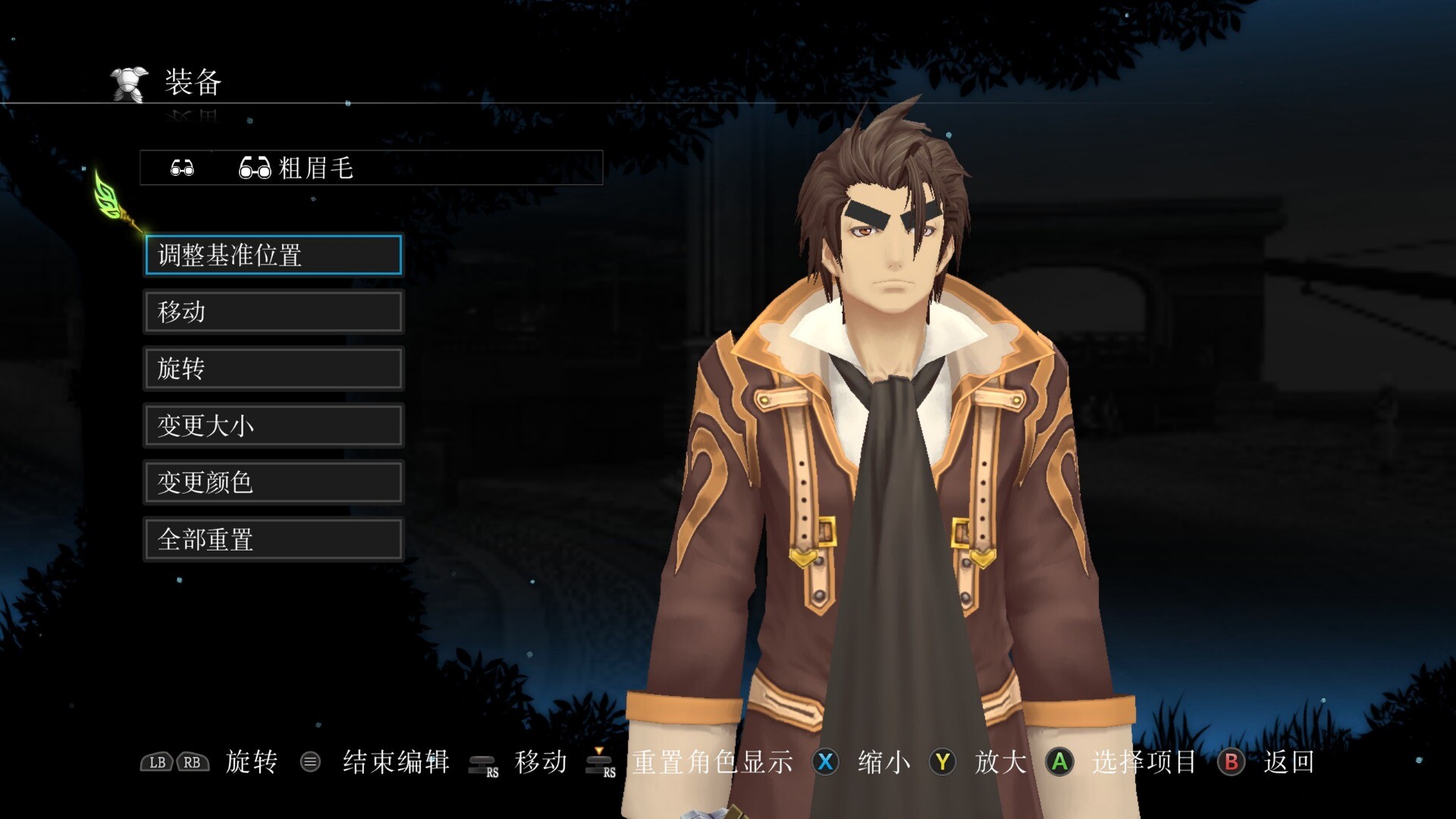Image resolution: width=1456 pixels, height=819 pixels.
Task: Select 变更大小 to resize attachment
Action: 273,425
